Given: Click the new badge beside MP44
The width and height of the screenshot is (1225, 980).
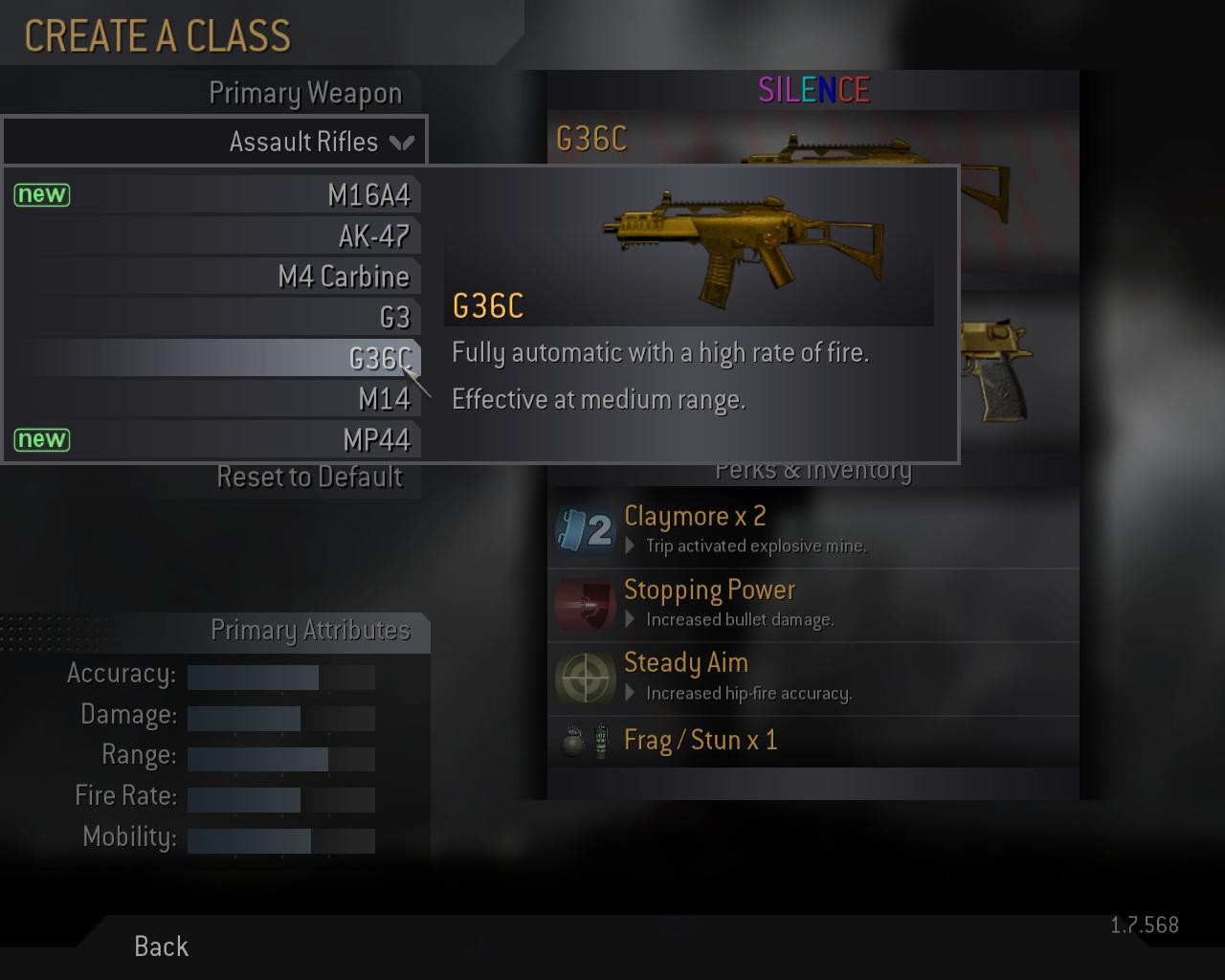Looking at the screenshot, I should 42,440.
